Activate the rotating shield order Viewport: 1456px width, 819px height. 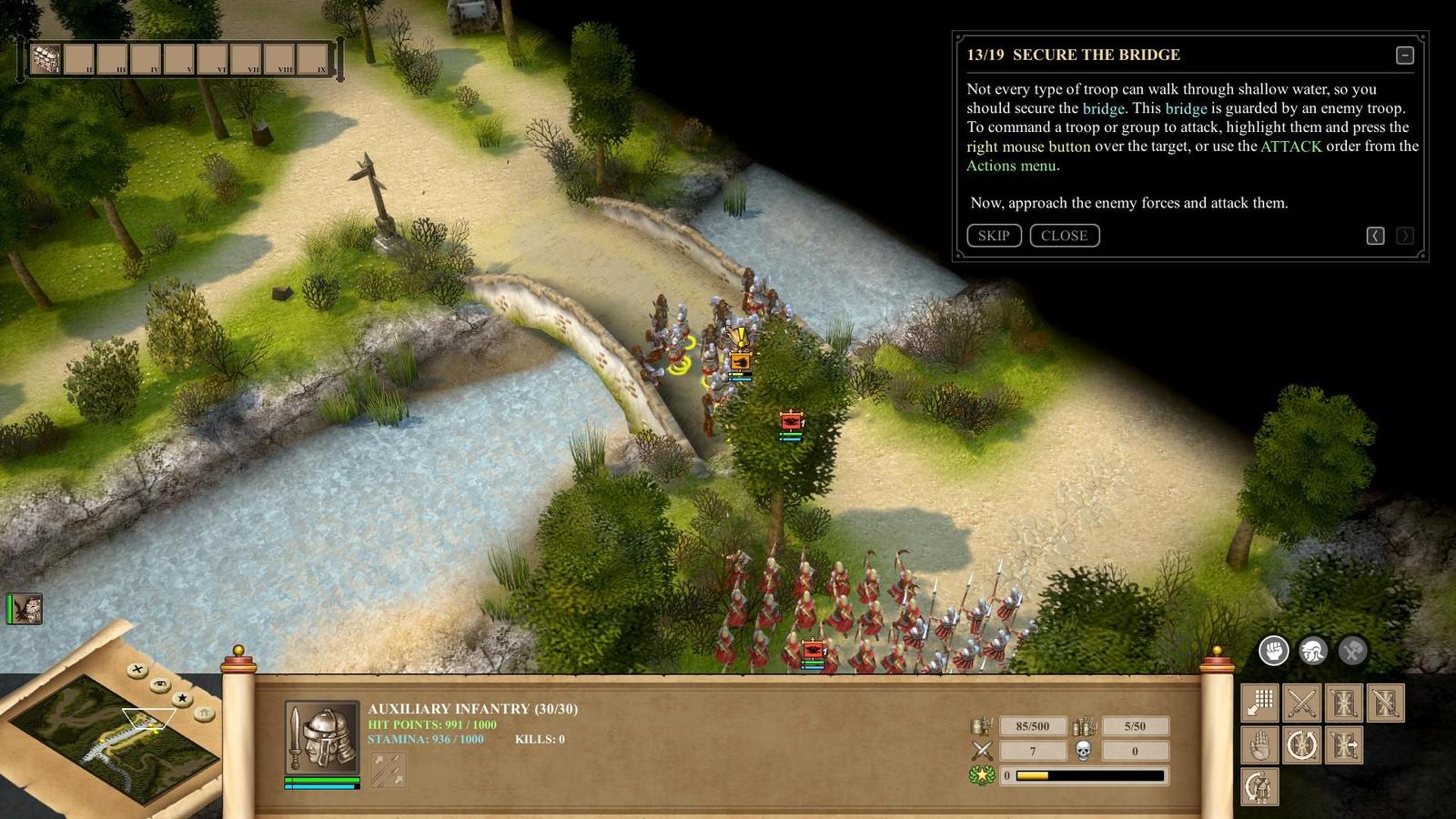pyautogui.click(x=1302, y=745)
